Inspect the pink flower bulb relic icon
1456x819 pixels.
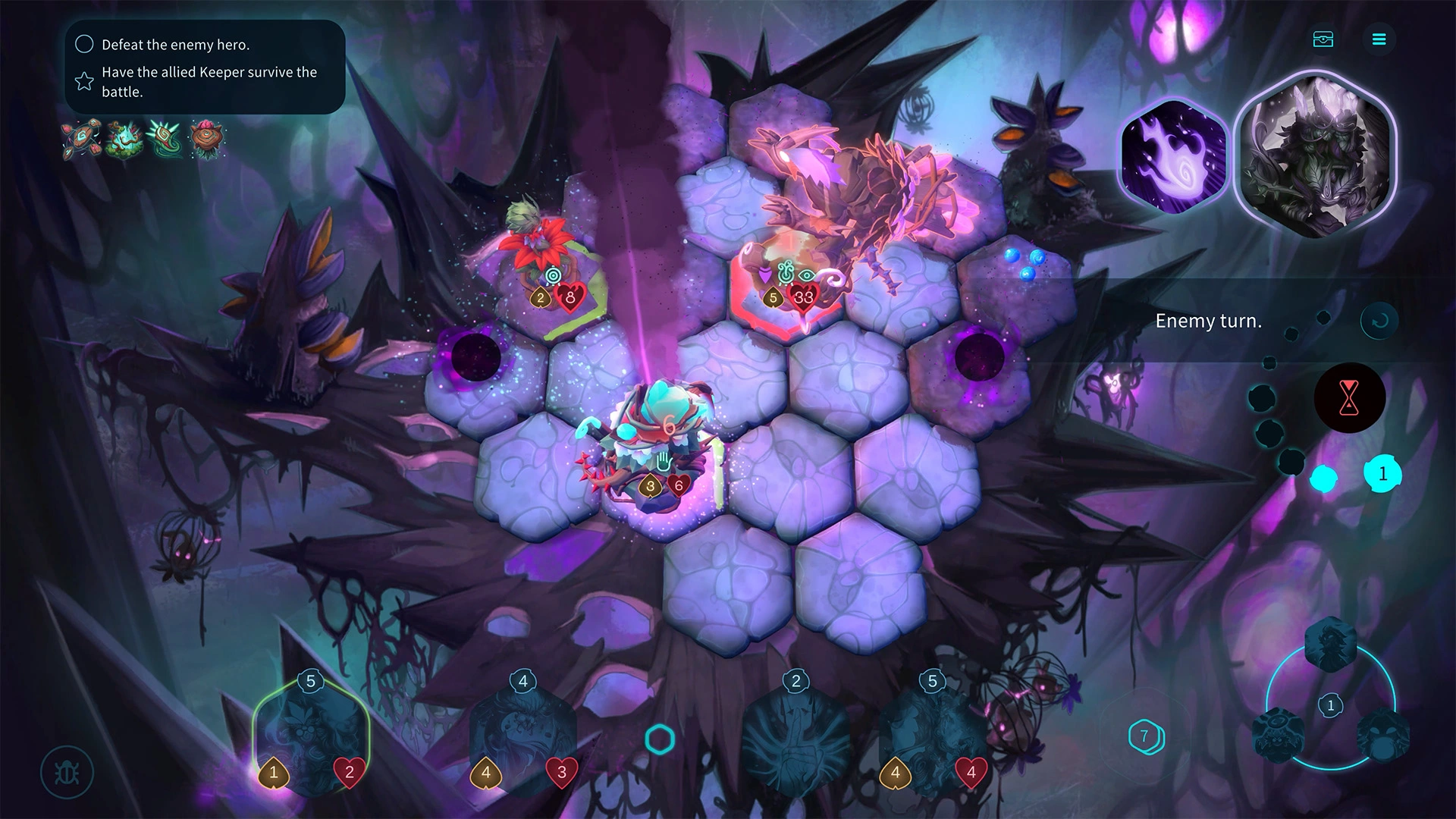(x=206, y=138)
